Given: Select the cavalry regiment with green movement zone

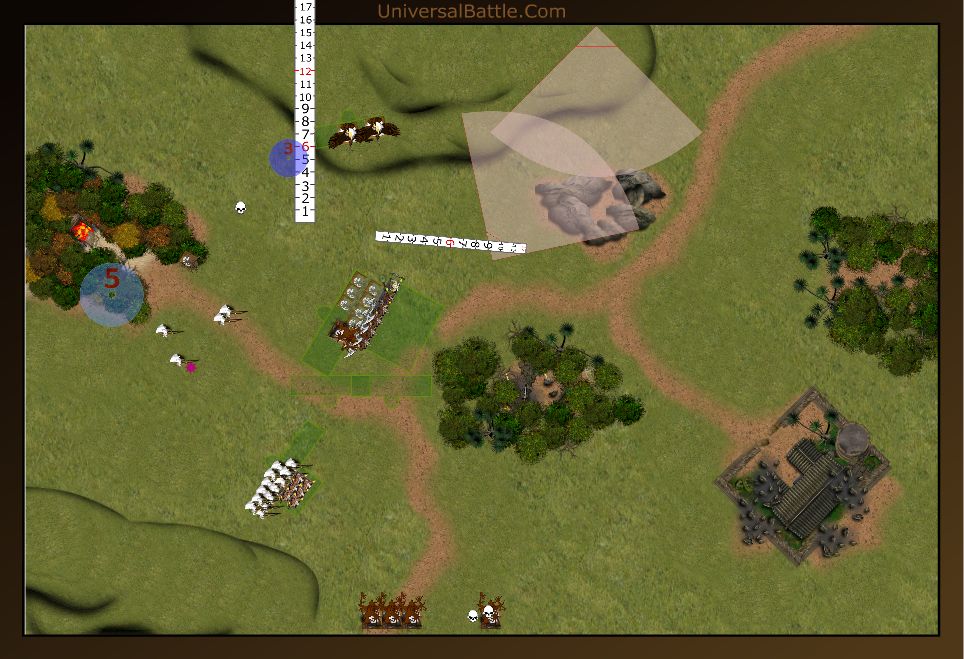Looking at the screenshot, I should pyautogui.click(x=366, y=317).
